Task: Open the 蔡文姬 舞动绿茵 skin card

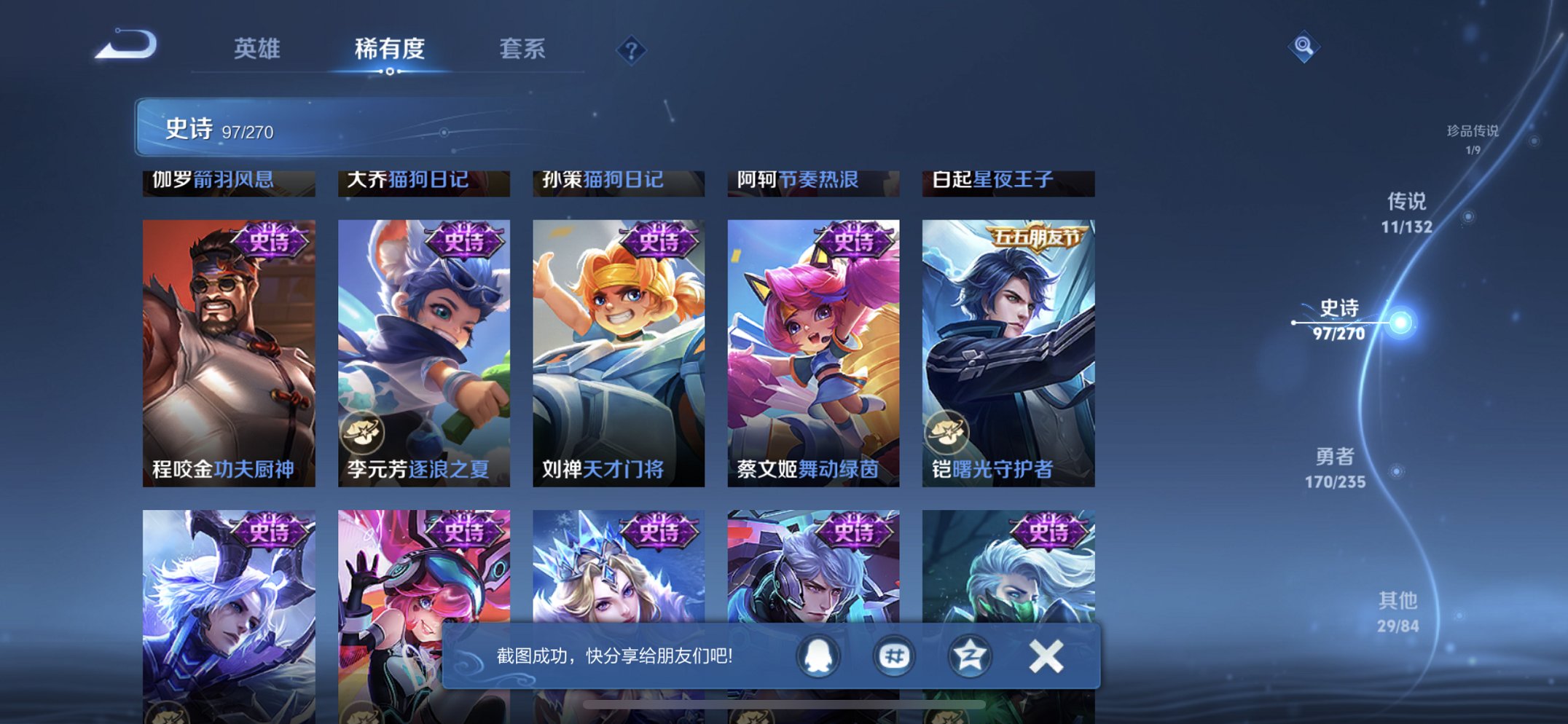Action: coord(814,342)
